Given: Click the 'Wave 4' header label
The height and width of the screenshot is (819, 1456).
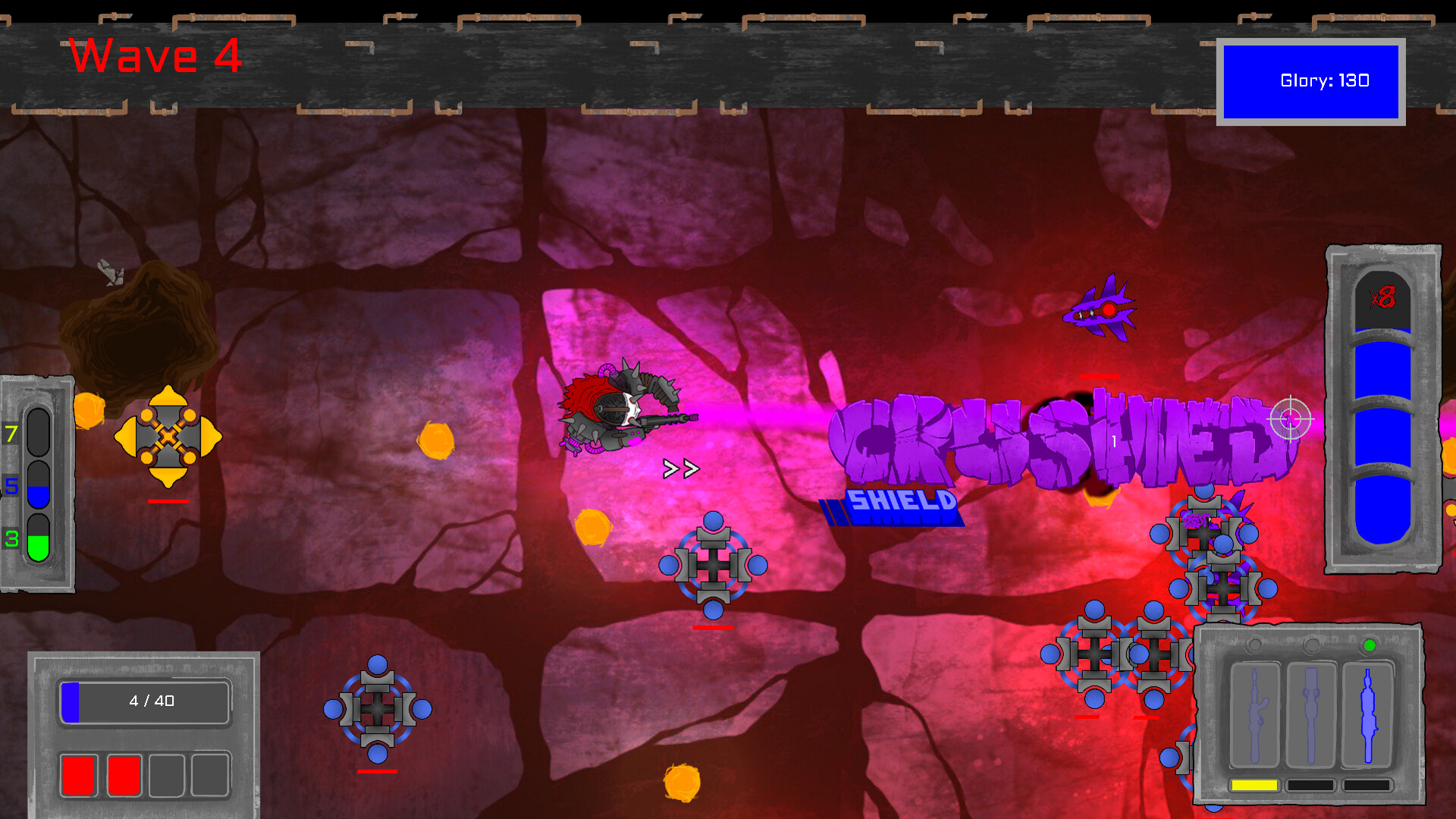Looking at the screenshot, I should point(155,56).
